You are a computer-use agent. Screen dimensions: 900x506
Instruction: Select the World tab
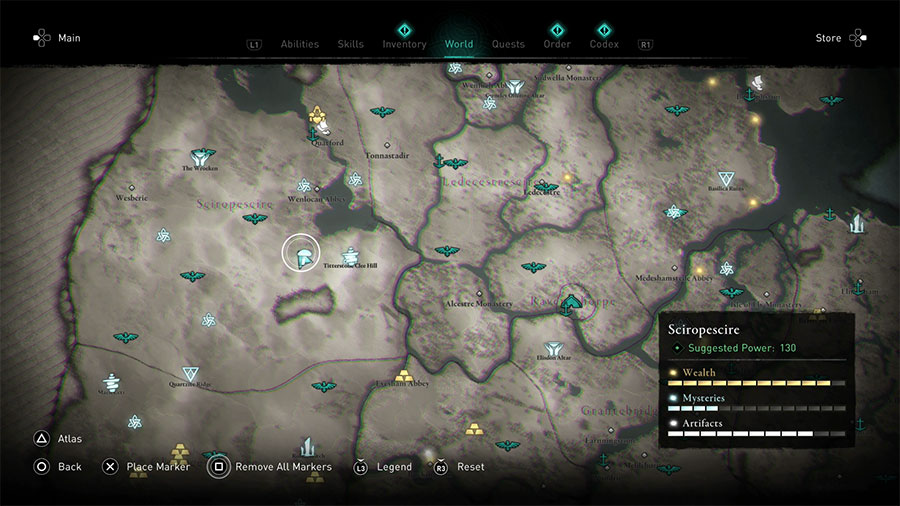(459, 44)
